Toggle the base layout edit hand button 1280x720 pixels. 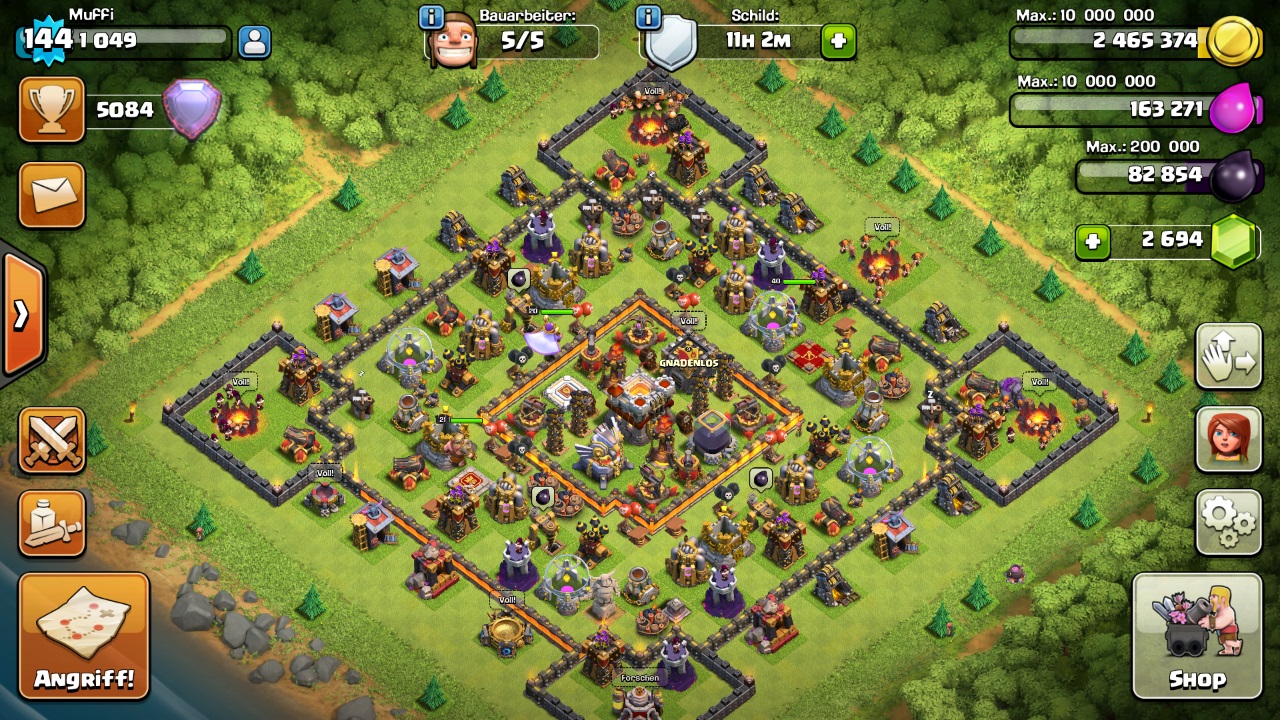pyautogui.click(x=1227, y=356)
